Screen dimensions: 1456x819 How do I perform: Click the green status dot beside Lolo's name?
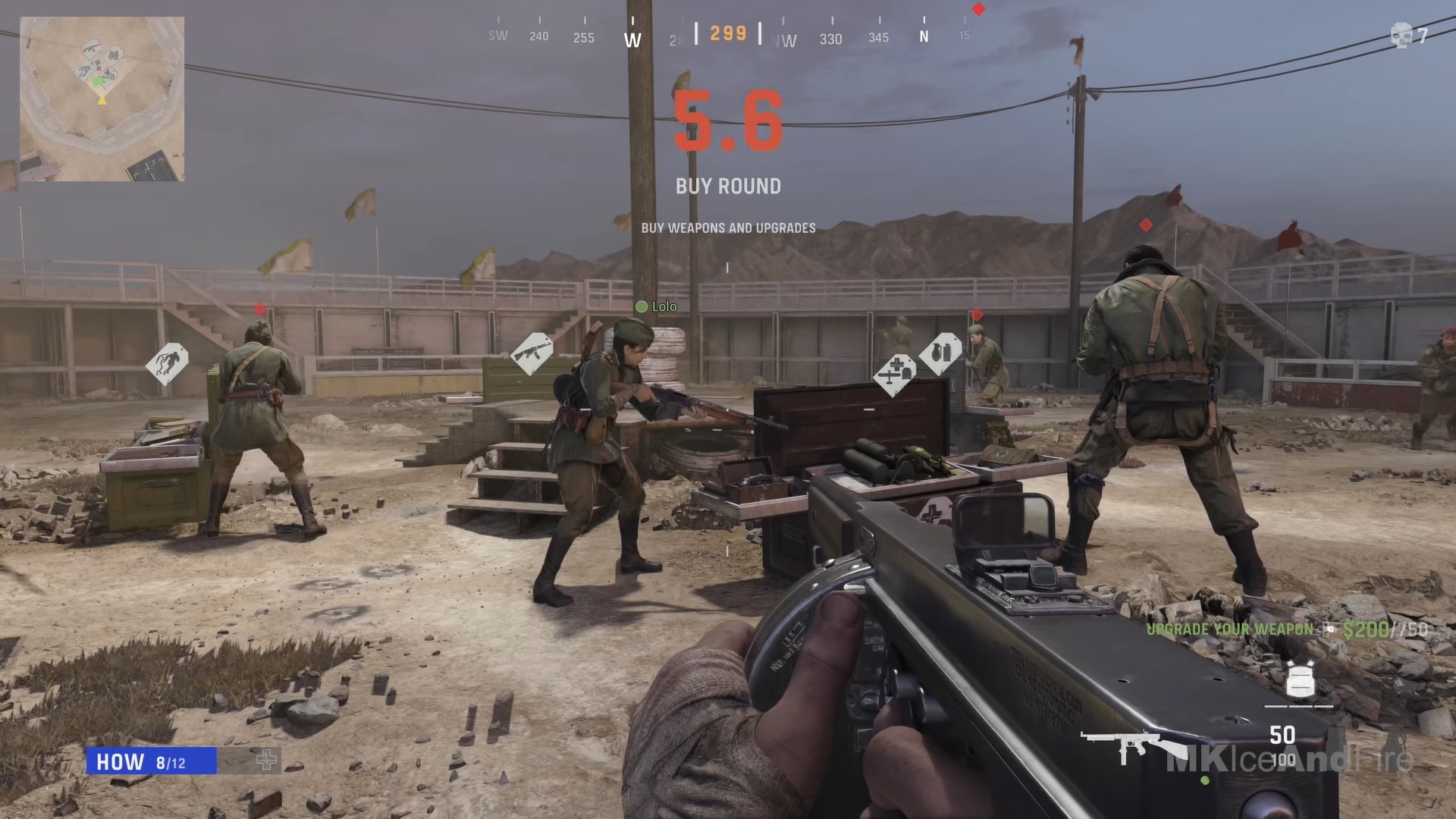click(x=643, y=307)
